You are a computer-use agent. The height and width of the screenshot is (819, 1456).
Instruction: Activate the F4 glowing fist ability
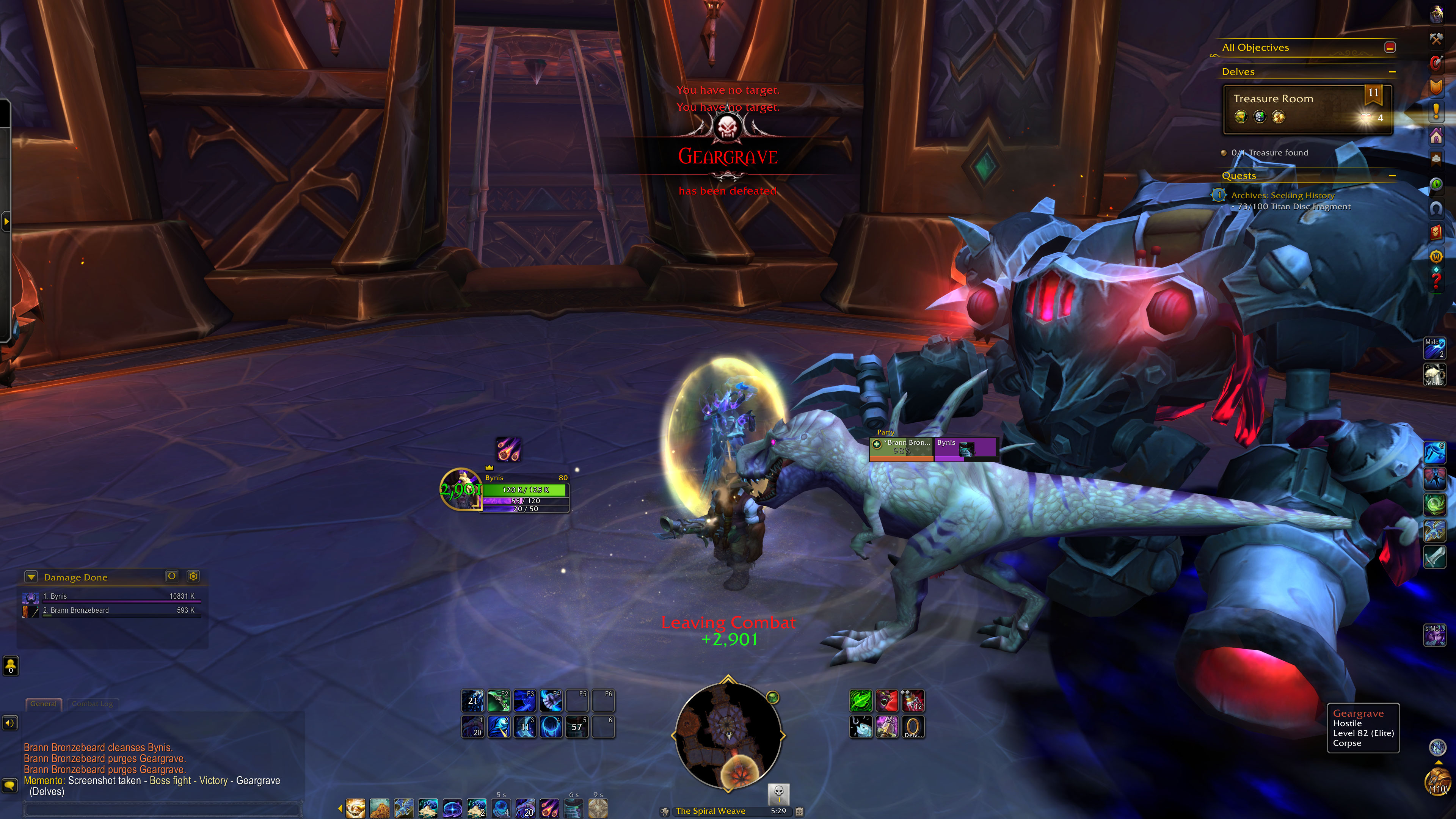pos(551,701)
